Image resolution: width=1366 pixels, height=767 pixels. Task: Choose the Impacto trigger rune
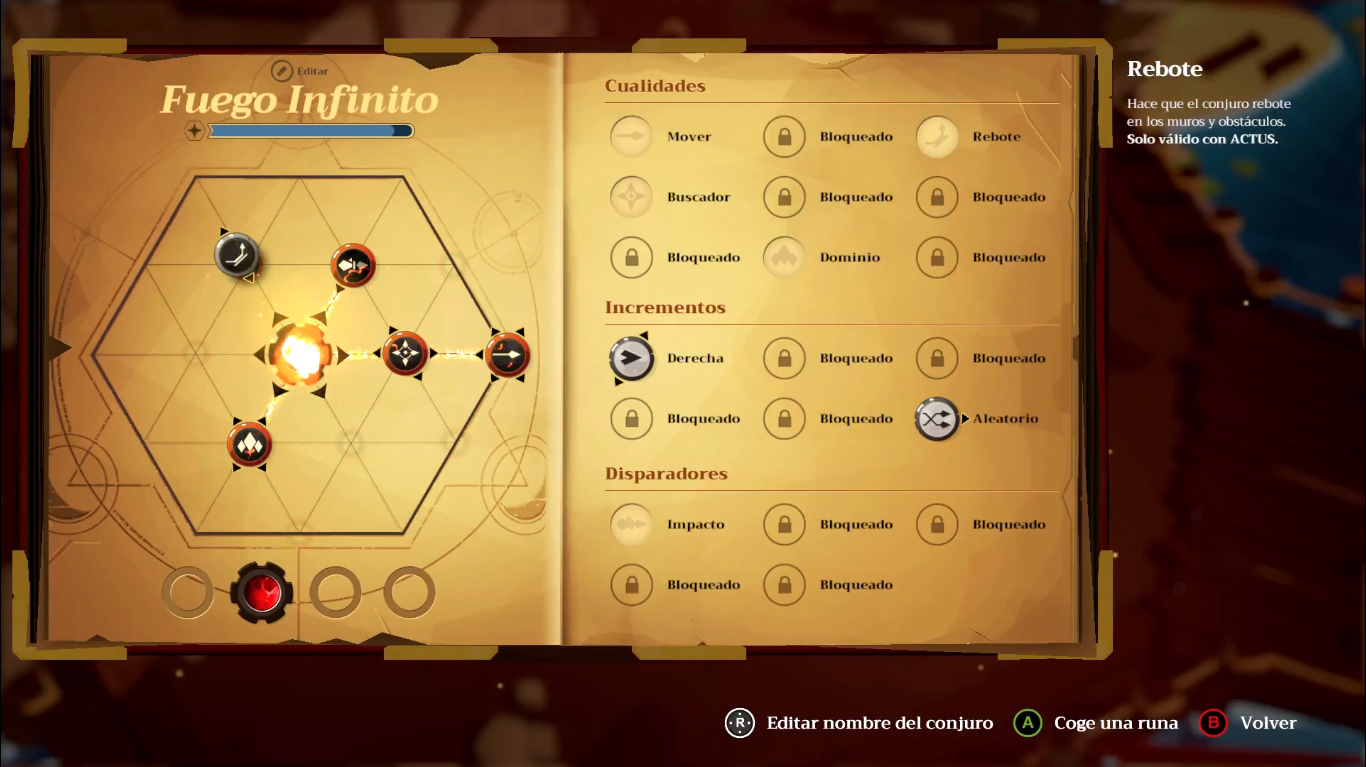(632, 525)
